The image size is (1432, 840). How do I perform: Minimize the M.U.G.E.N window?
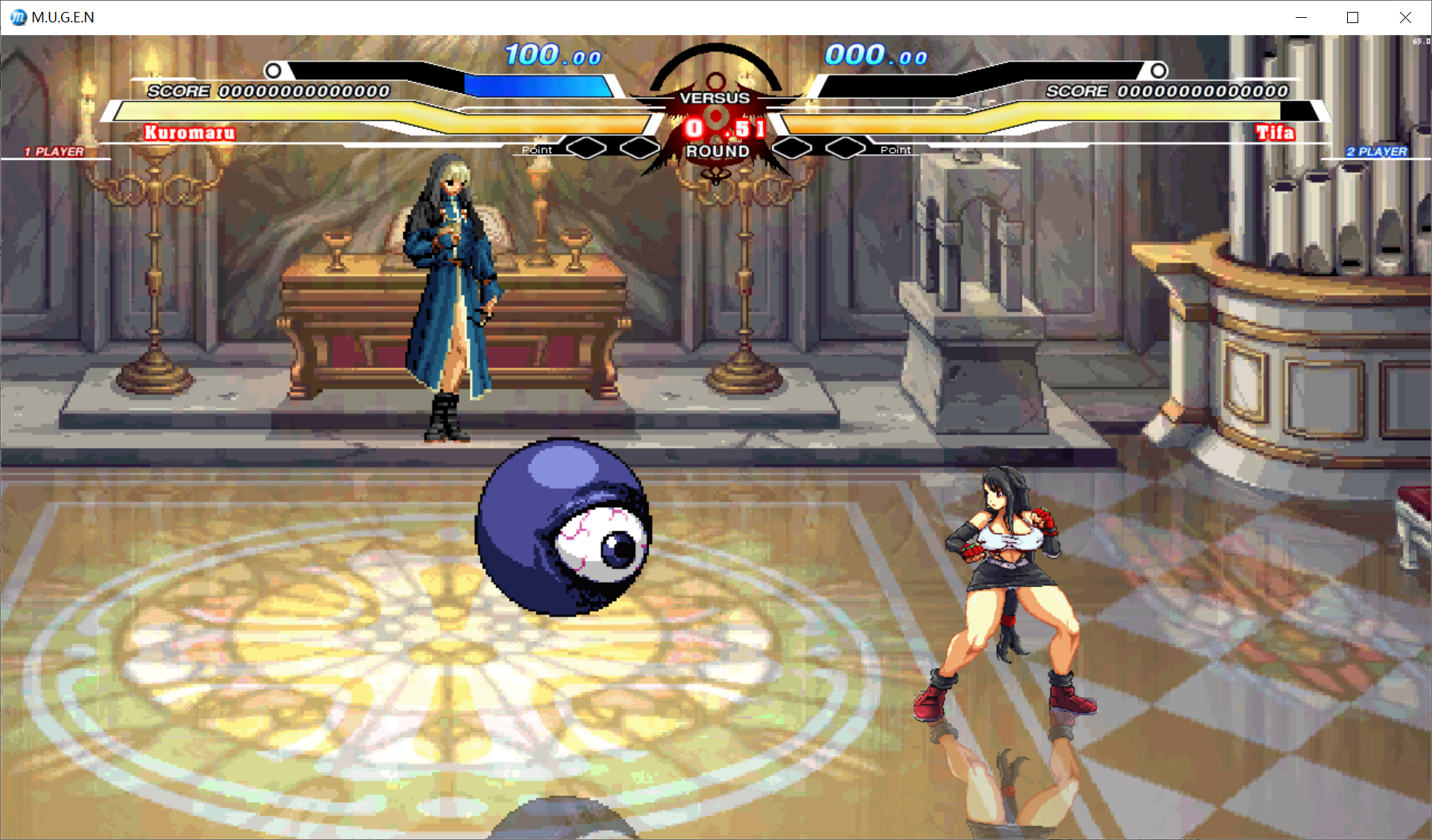[1301, 17]
